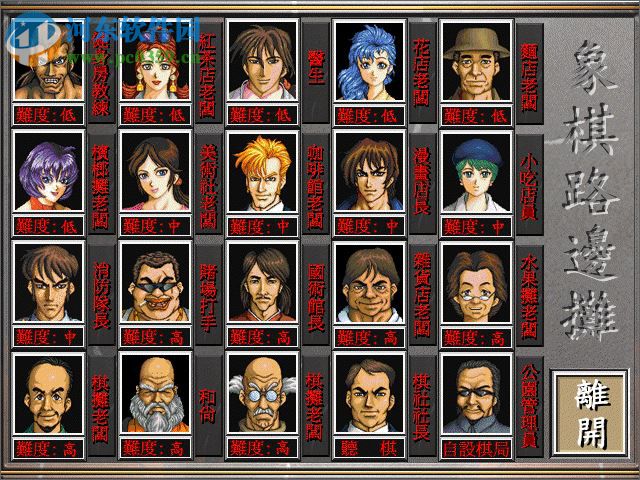Select the bald elder with round glasses
The width and height of the screenshot is (640, 480).
pos(262,394)
